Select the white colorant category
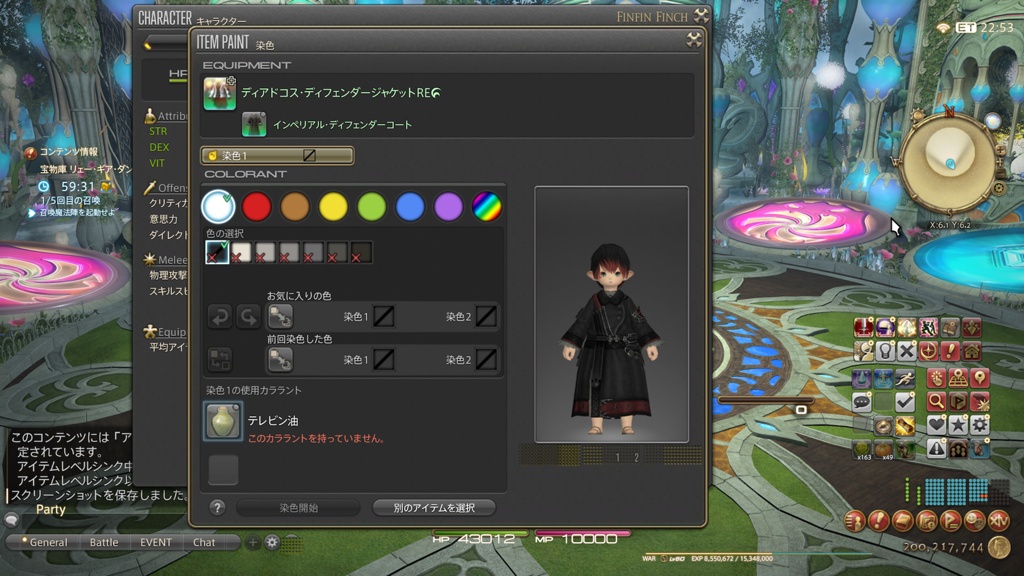 coord(218,207)
